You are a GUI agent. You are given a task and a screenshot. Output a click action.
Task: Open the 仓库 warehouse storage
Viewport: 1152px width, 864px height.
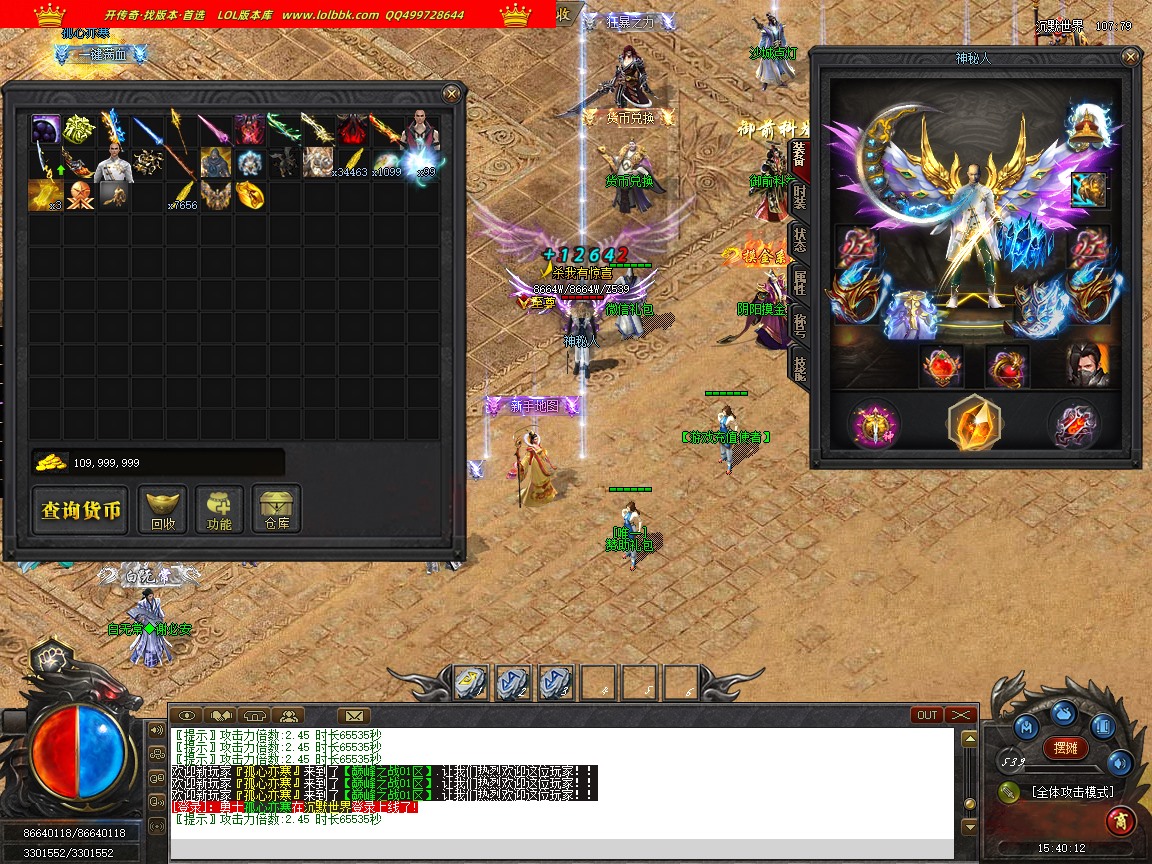click(276, 510)
